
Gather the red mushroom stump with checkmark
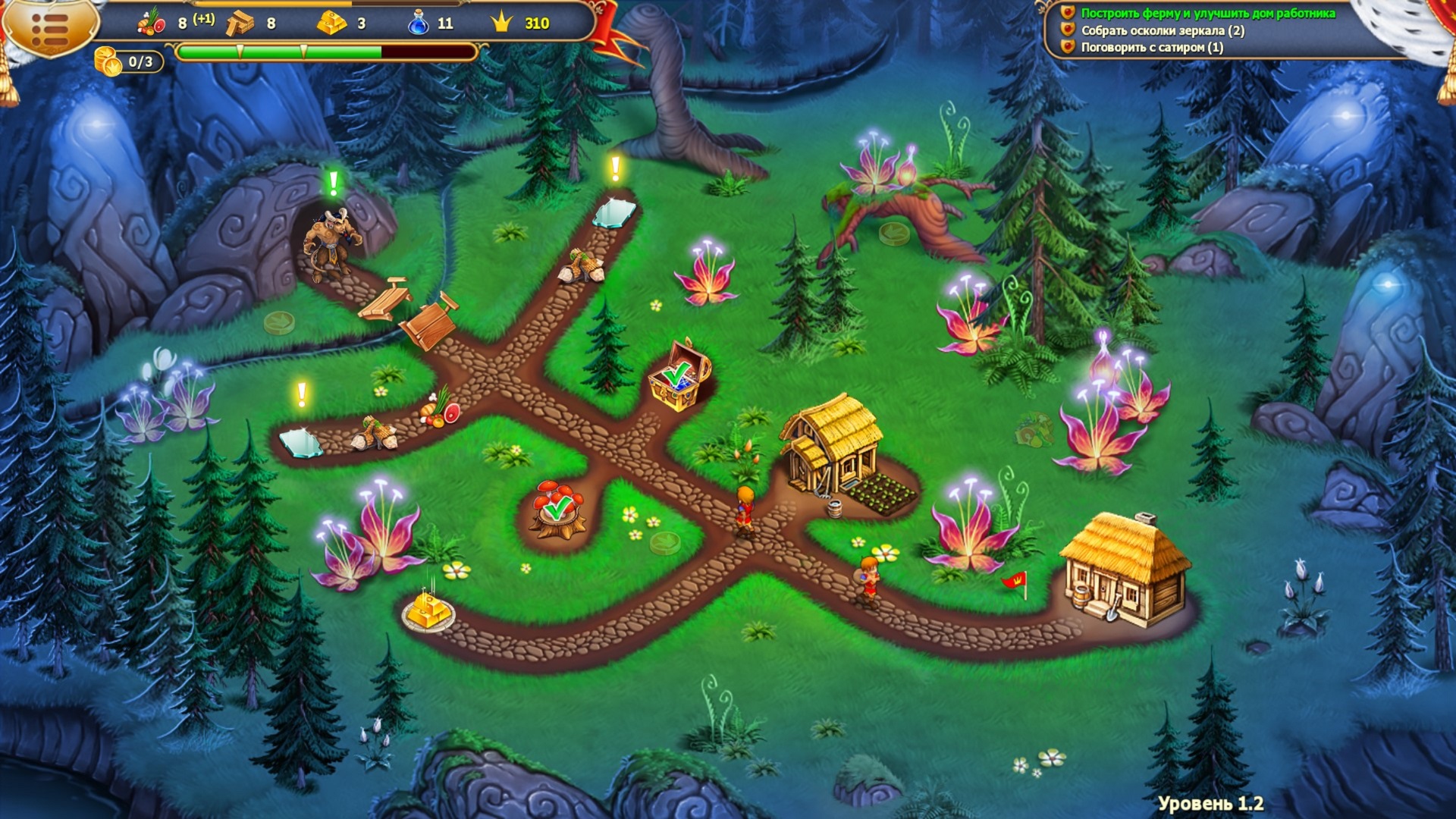point(559,507)
